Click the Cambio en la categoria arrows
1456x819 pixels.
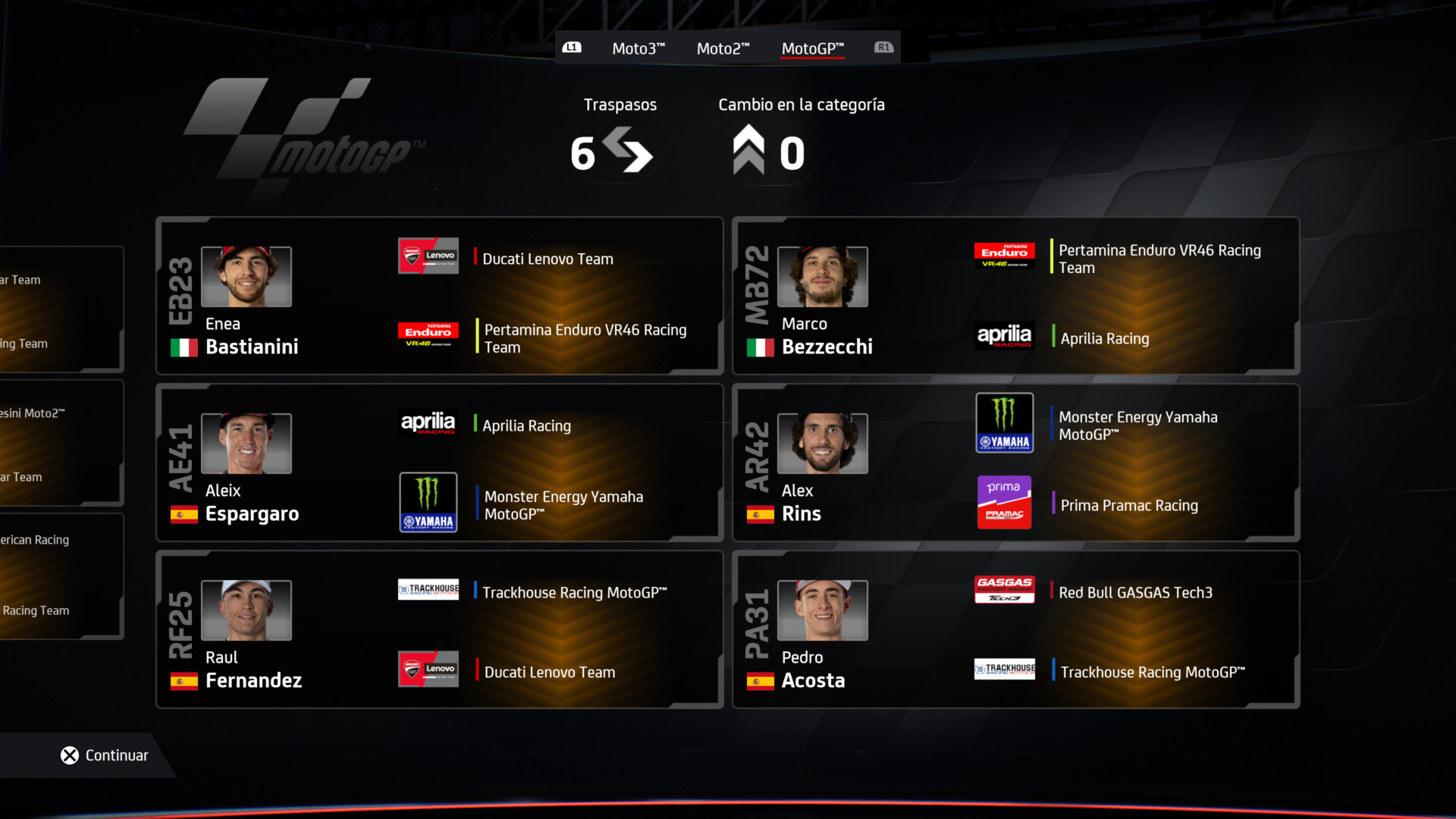click(749, 149)
